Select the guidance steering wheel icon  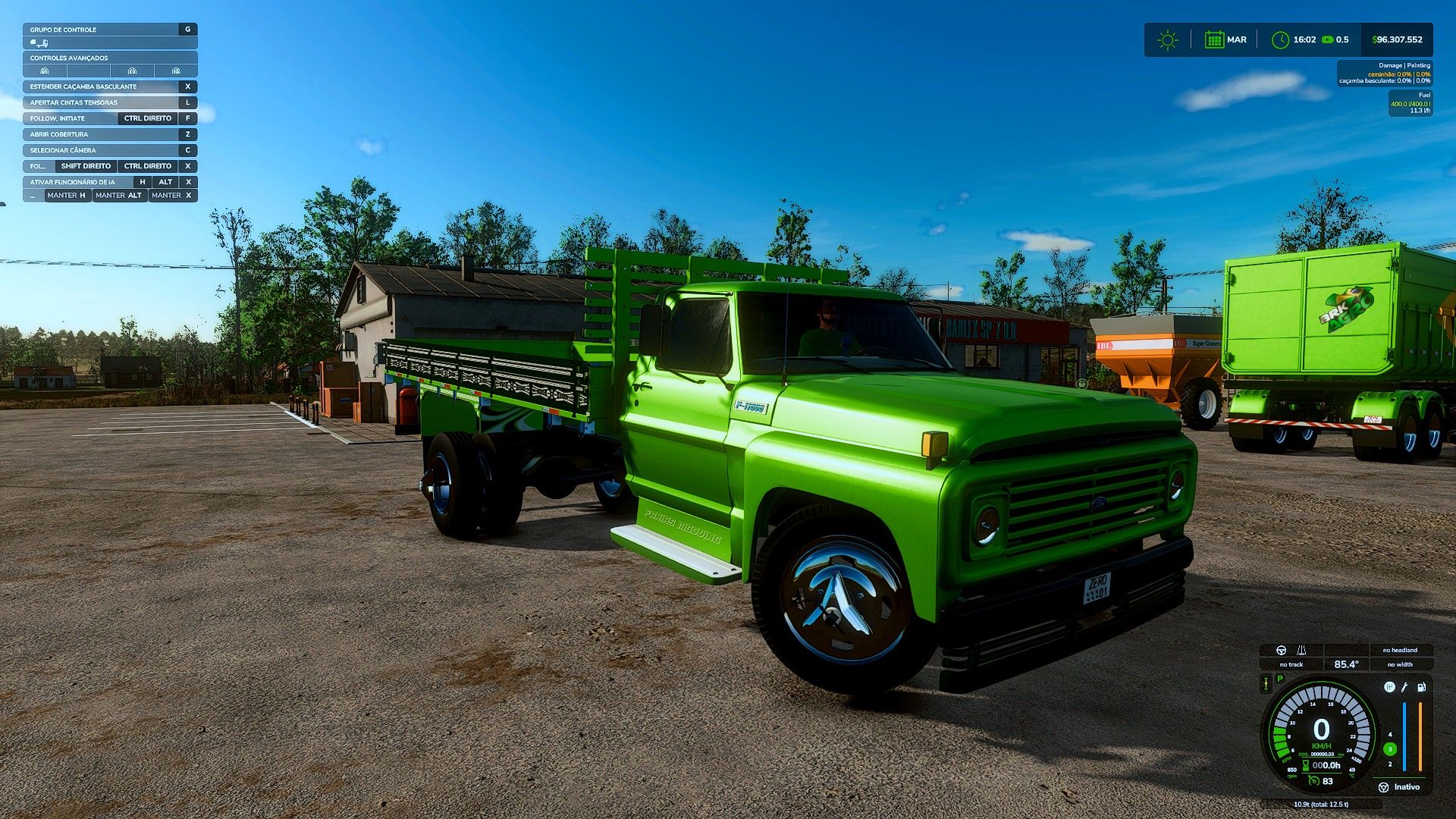pos(1282,651)
